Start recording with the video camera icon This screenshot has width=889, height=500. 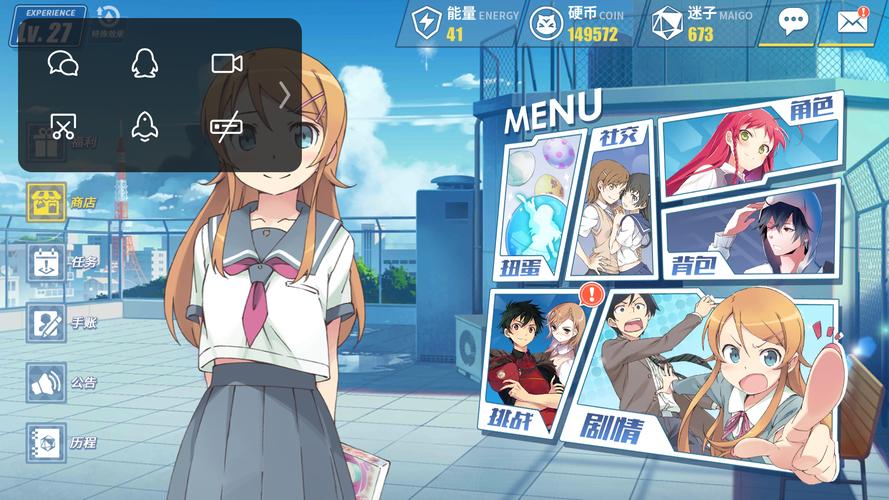click(227, 64)
